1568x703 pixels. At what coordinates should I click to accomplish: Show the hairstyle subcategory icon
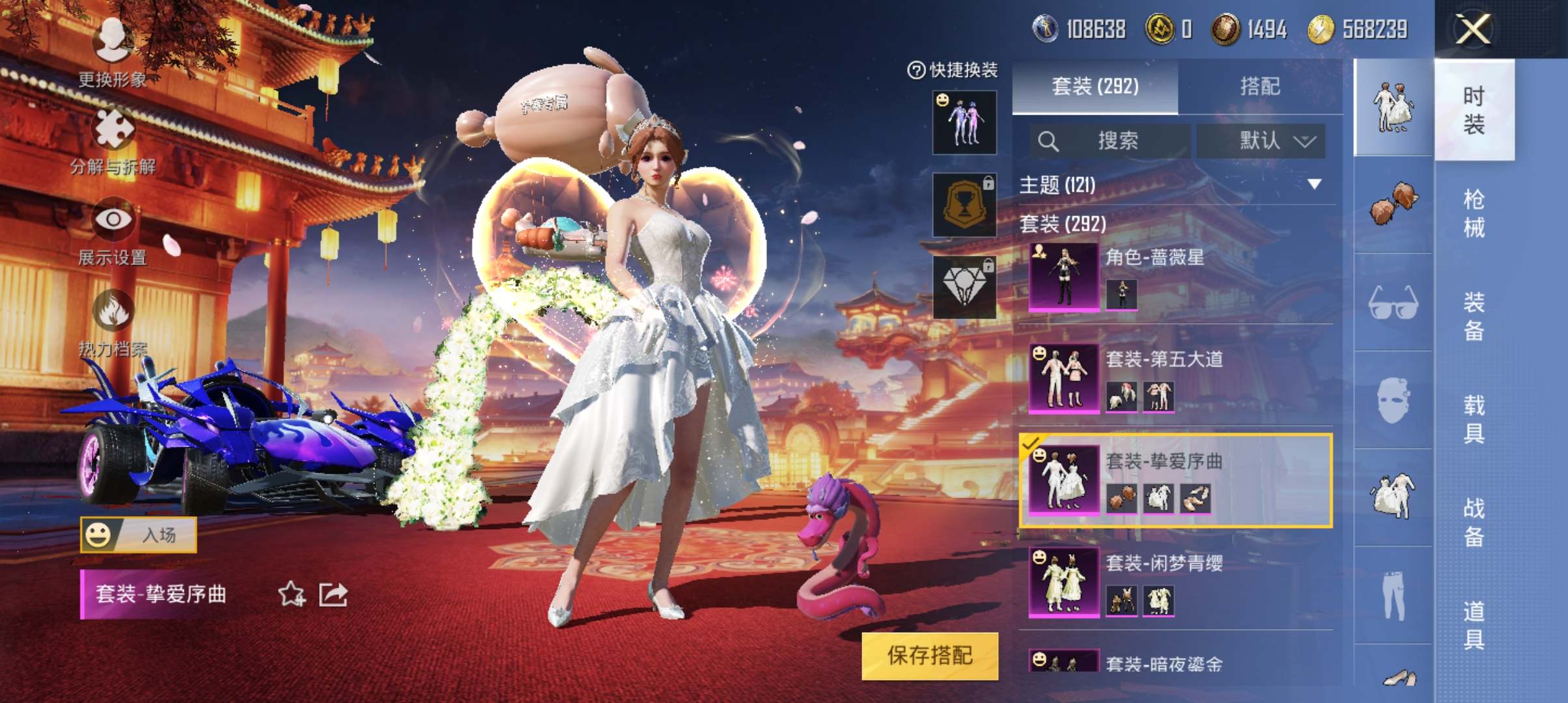pyautogui.click(x=1393, y=204)
